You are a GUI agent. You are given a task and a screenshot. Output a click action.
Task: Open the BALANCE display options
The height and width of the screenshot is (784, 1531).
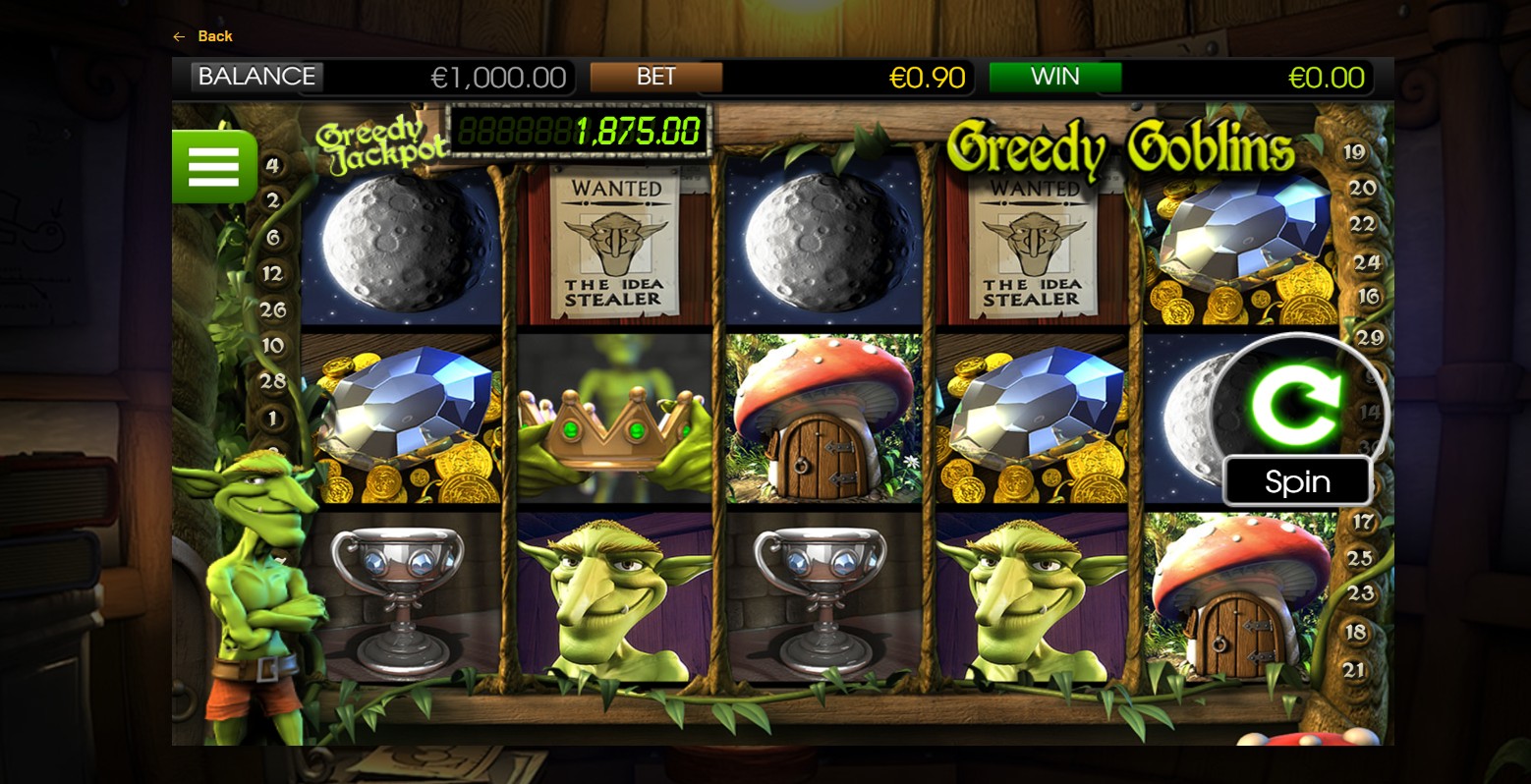256,76
